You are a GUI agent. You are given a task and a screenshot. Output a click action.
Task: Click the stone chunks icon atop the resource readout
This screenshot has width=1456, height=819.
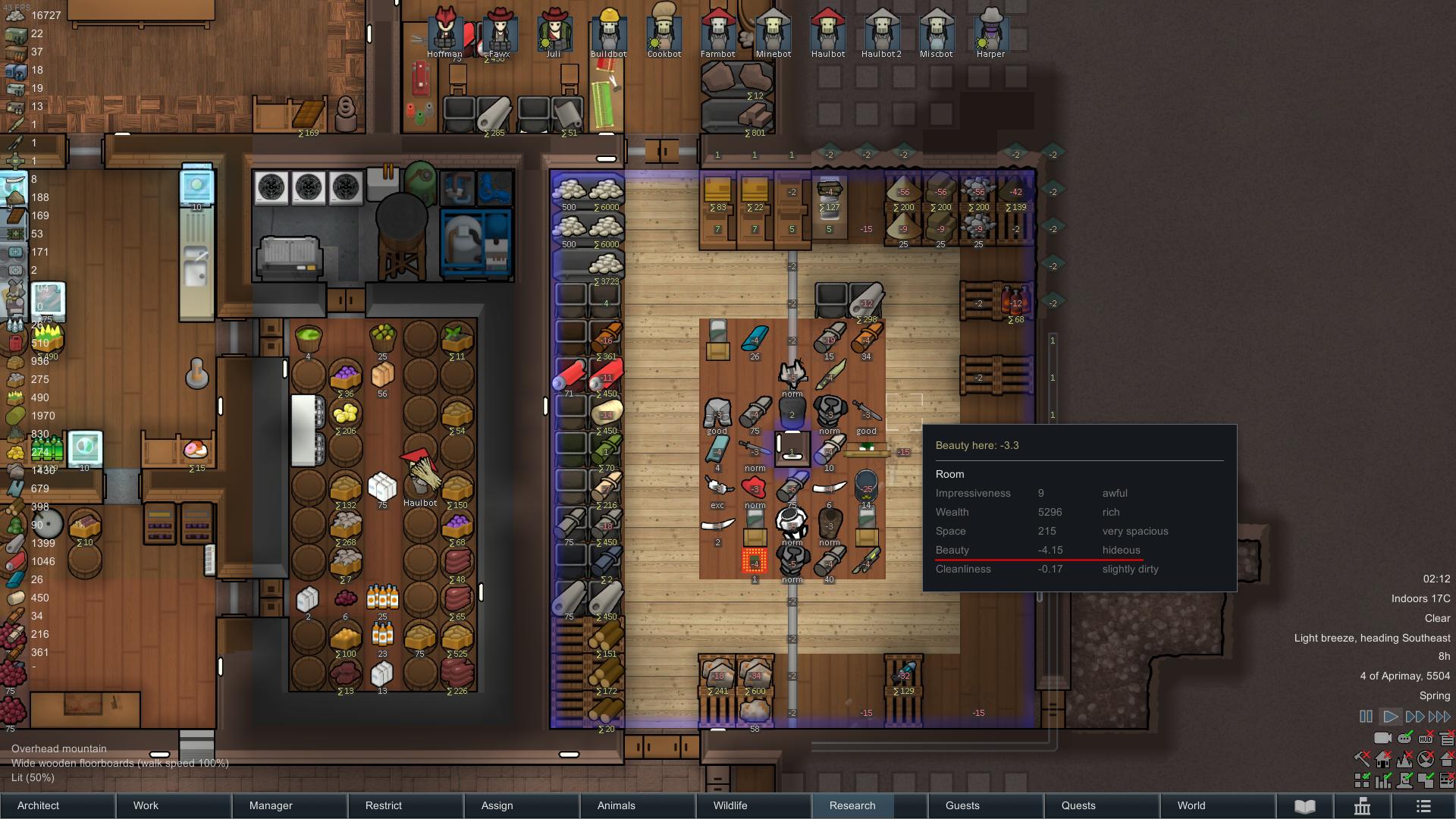click(15, 14)
